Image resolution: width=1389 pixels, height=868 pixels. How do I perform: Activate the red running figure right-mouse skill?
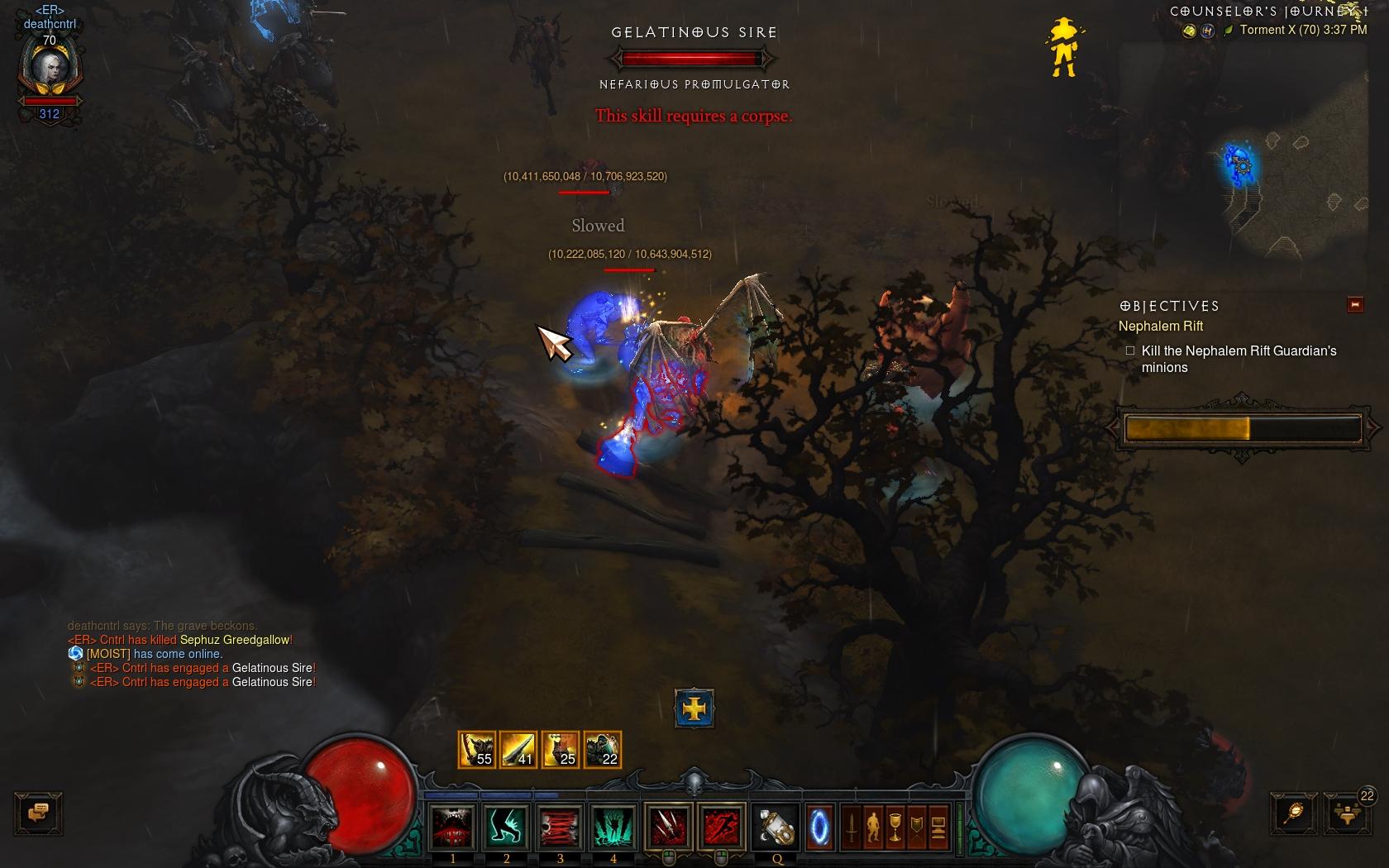[721, 826]
